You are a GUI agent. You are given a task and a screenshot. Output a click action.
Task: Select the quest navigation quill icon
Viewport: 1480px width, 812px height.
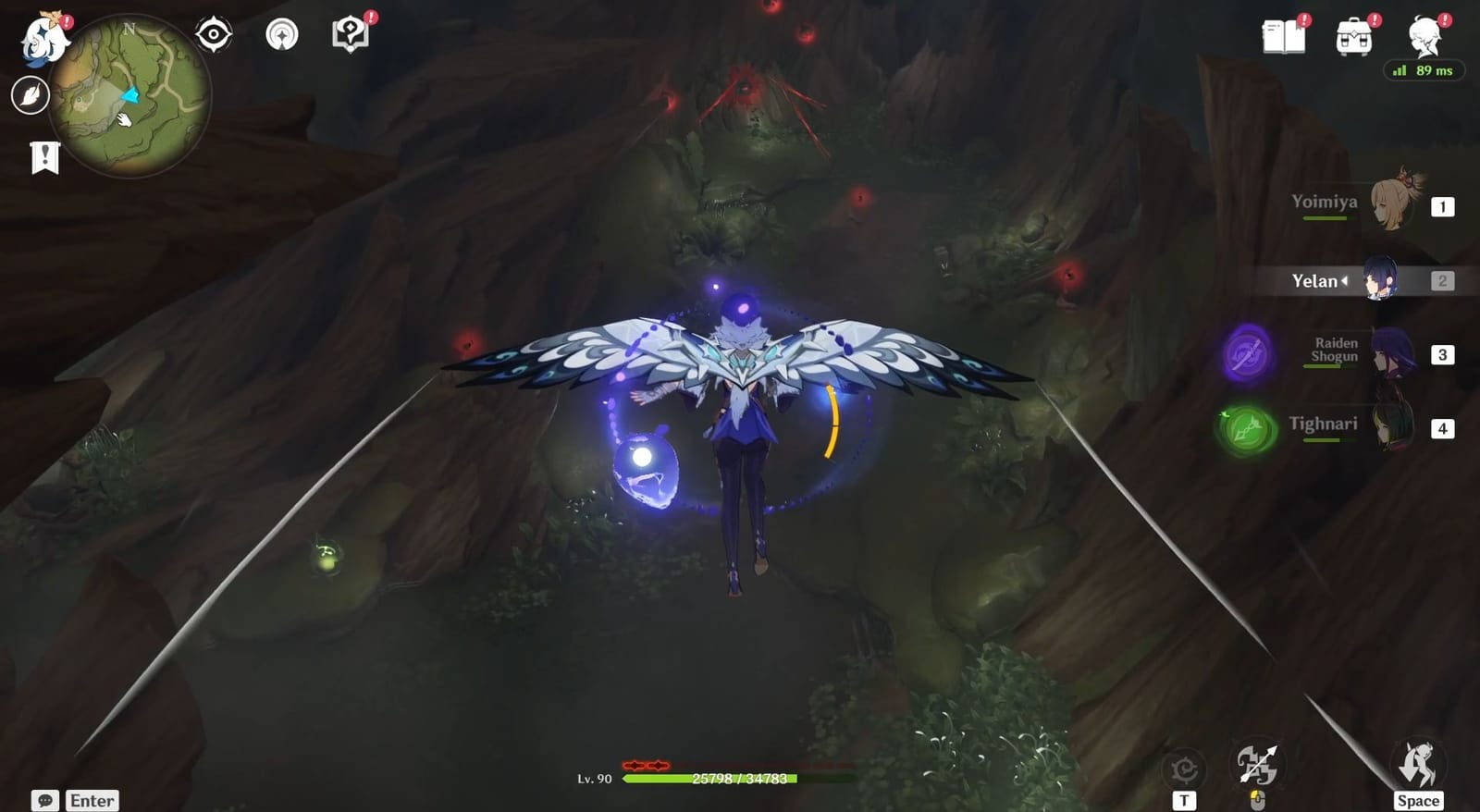click(31, 92)
